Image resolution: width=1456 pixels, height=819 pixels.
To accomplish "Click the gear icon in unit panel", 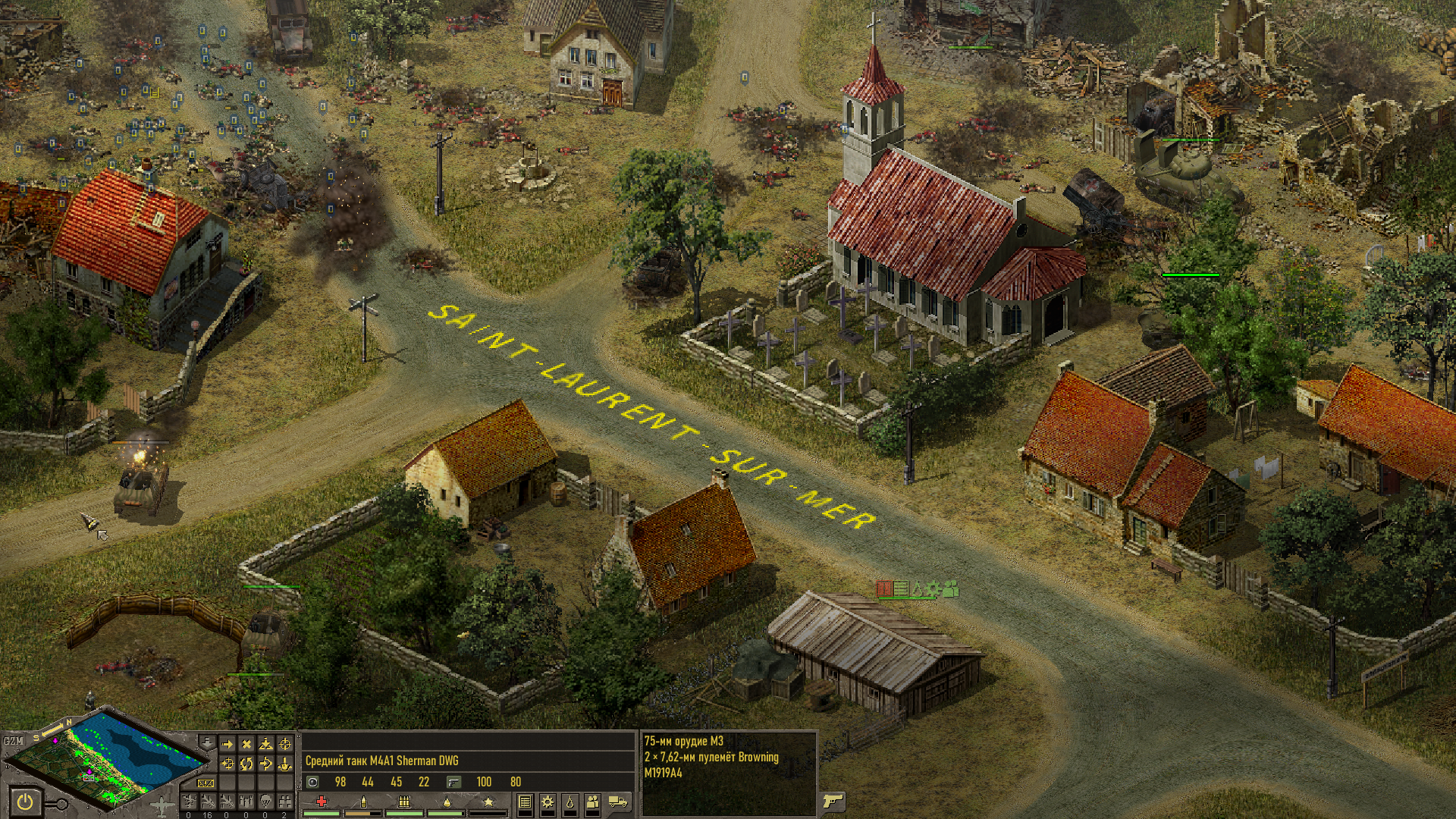I will 547,802.
